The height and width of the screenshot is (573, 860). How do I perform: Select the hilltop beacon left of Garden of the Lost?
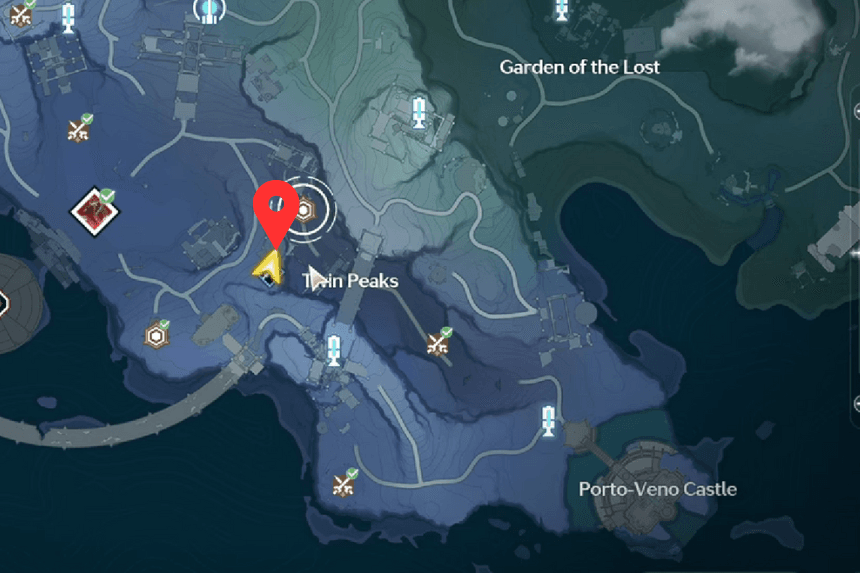click(x=419, y=111)
